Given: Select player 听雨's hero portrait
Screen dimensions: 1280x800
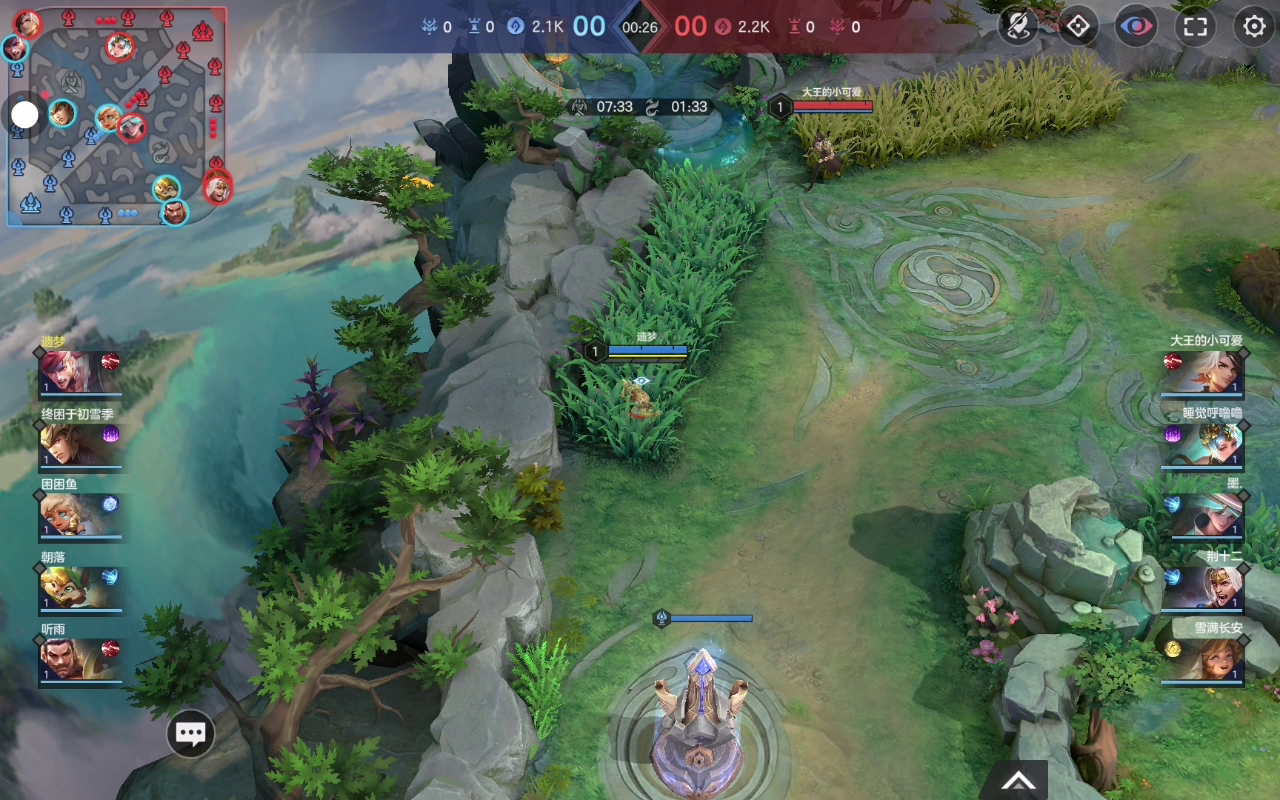Looking at the screenshot, I should coord(80,660).
